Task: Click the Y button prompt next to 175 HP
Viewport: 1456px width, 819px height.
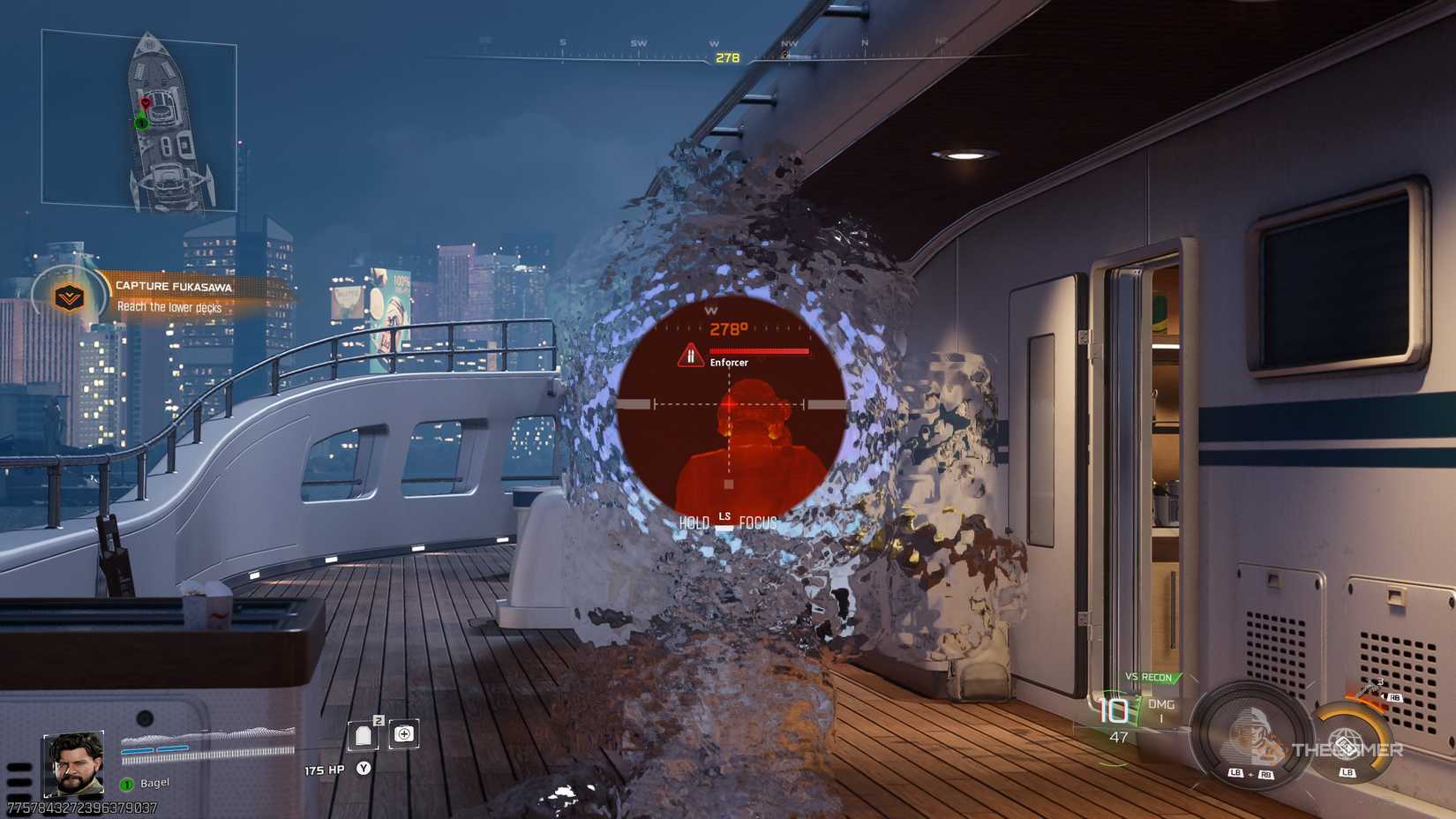Action: [364, 767]
